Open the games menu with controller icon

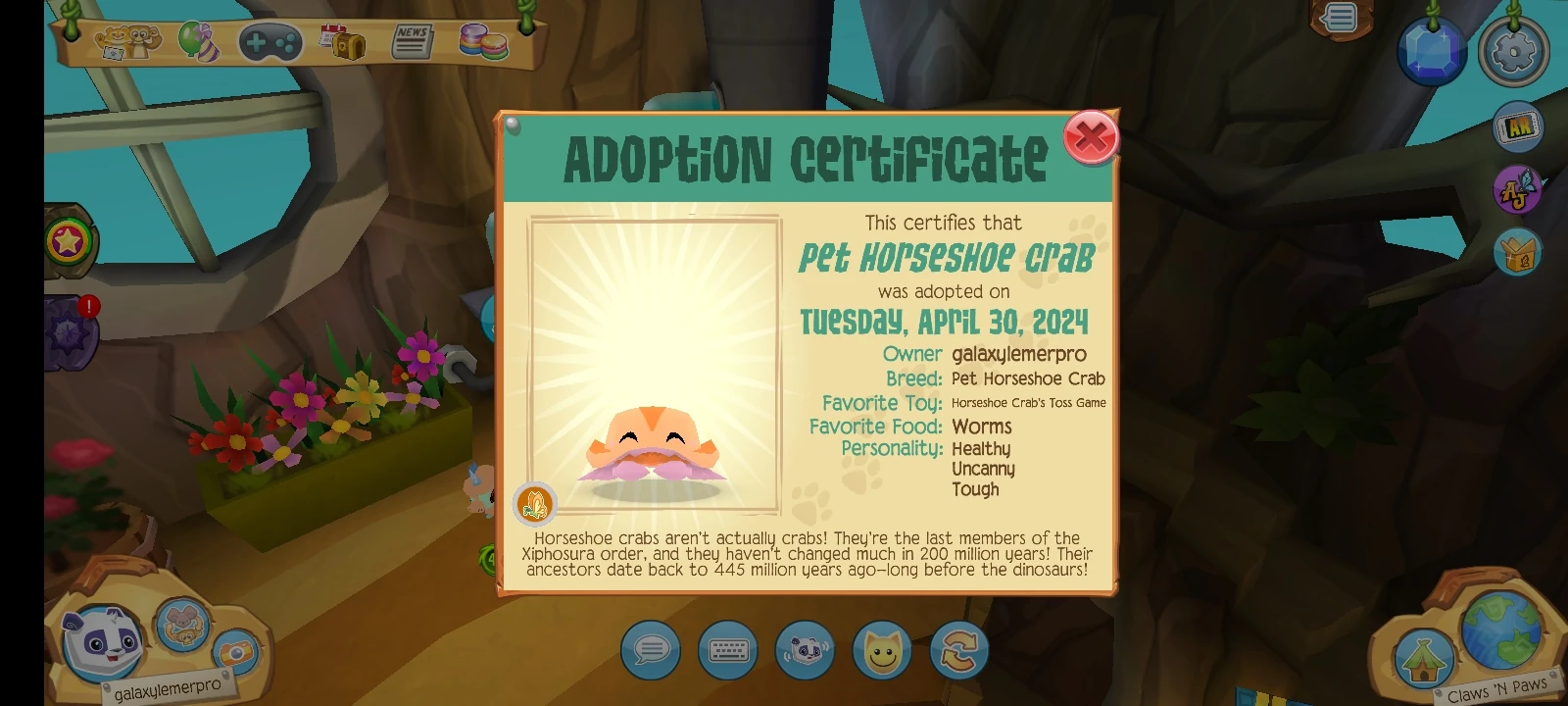(x=271, y=40)
